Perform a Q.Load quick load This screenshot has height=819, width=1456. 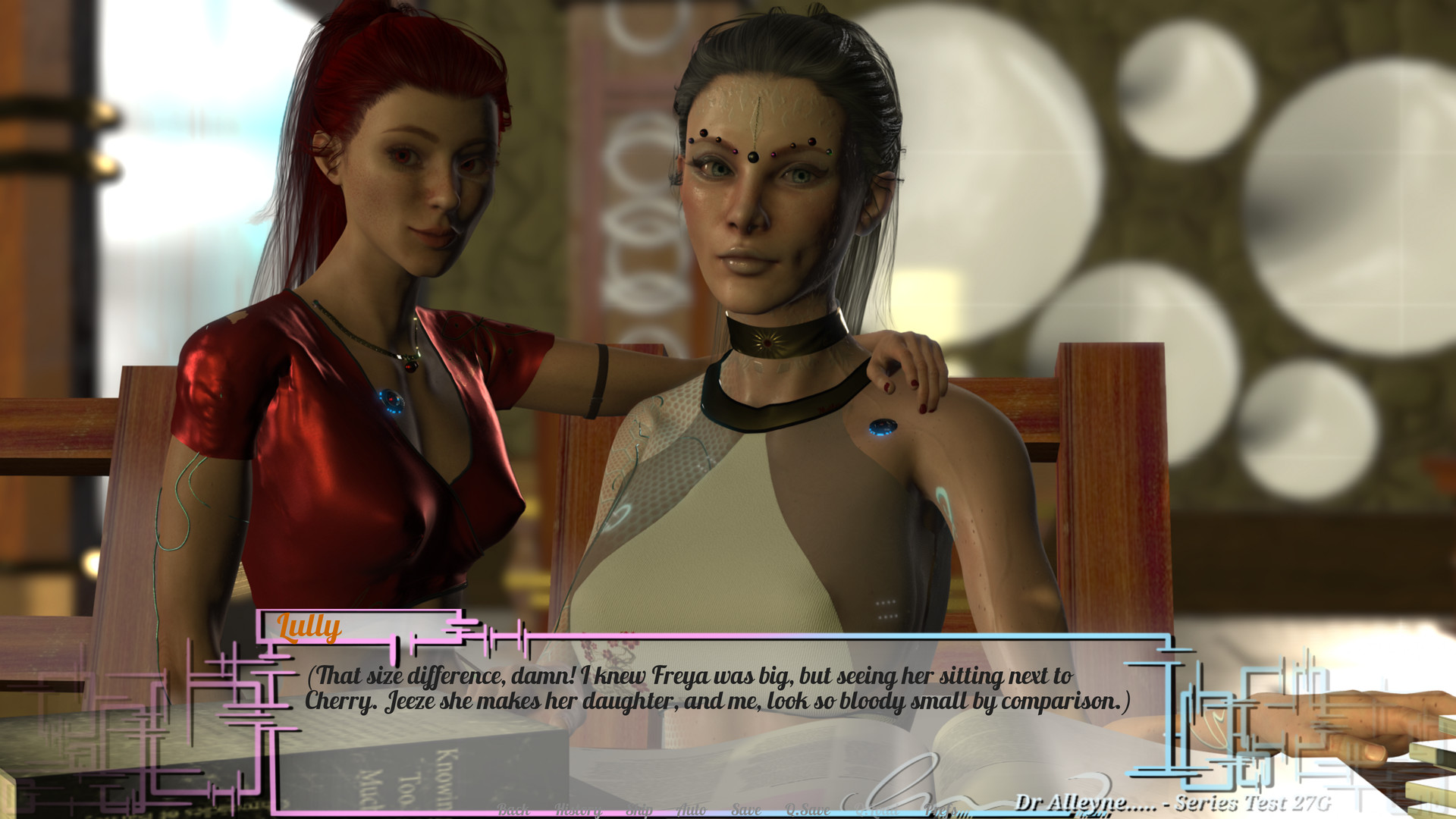[x=876, y=810]
